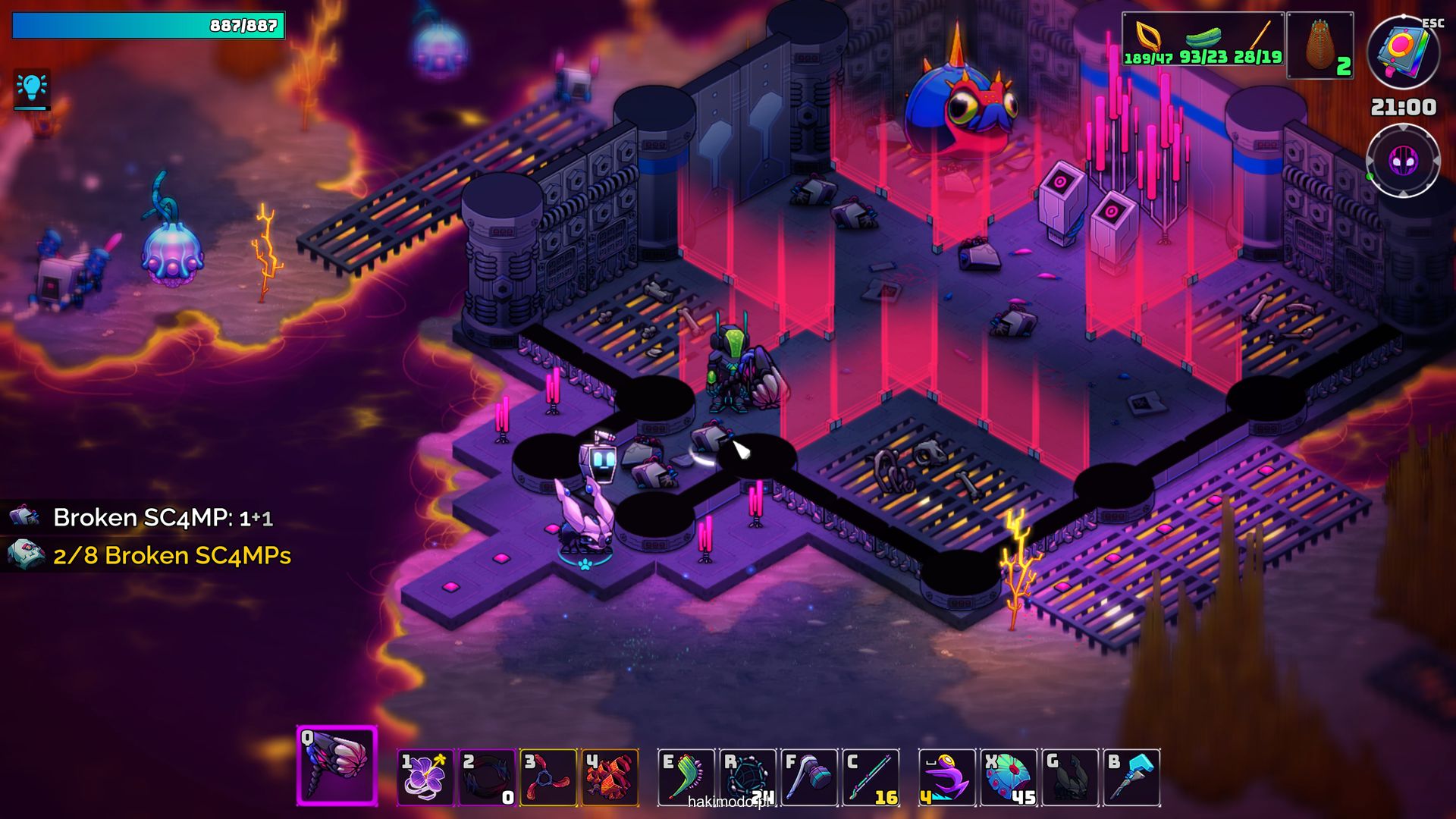Screen dimensions: 1456x819
Task: Equip the hammer tool in slot F
Action: click(x=809, y=777)
